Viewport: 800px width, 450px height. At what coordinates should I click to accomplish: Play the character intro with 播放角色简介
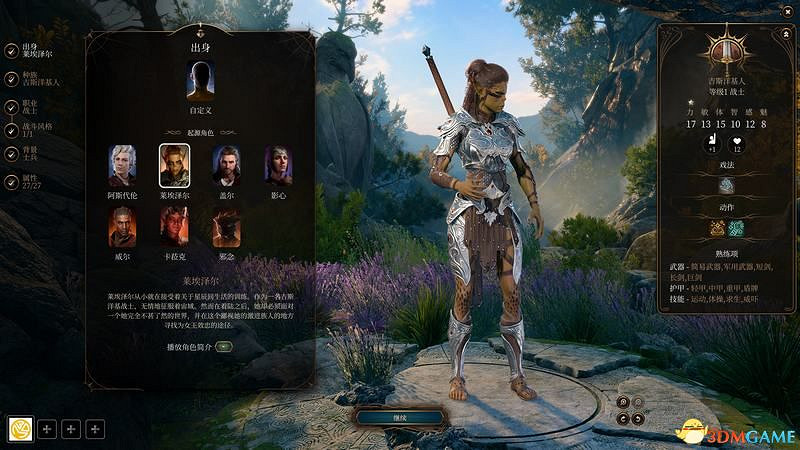tap(223, 346)
